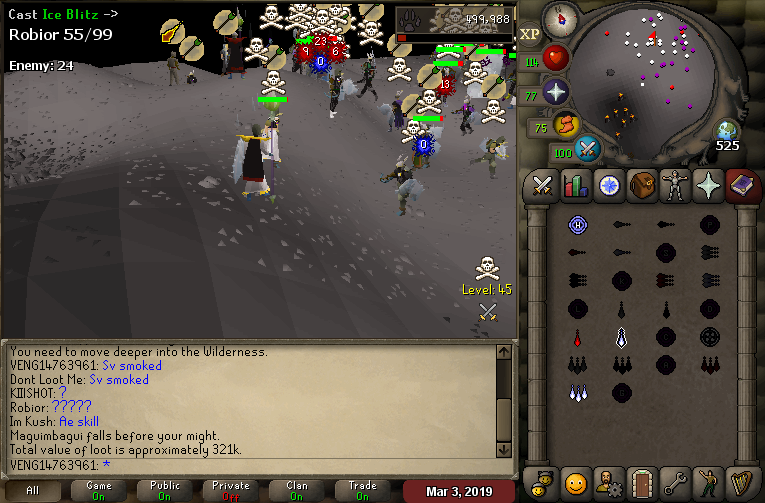Toggle the XP drops button

[530, 34]
